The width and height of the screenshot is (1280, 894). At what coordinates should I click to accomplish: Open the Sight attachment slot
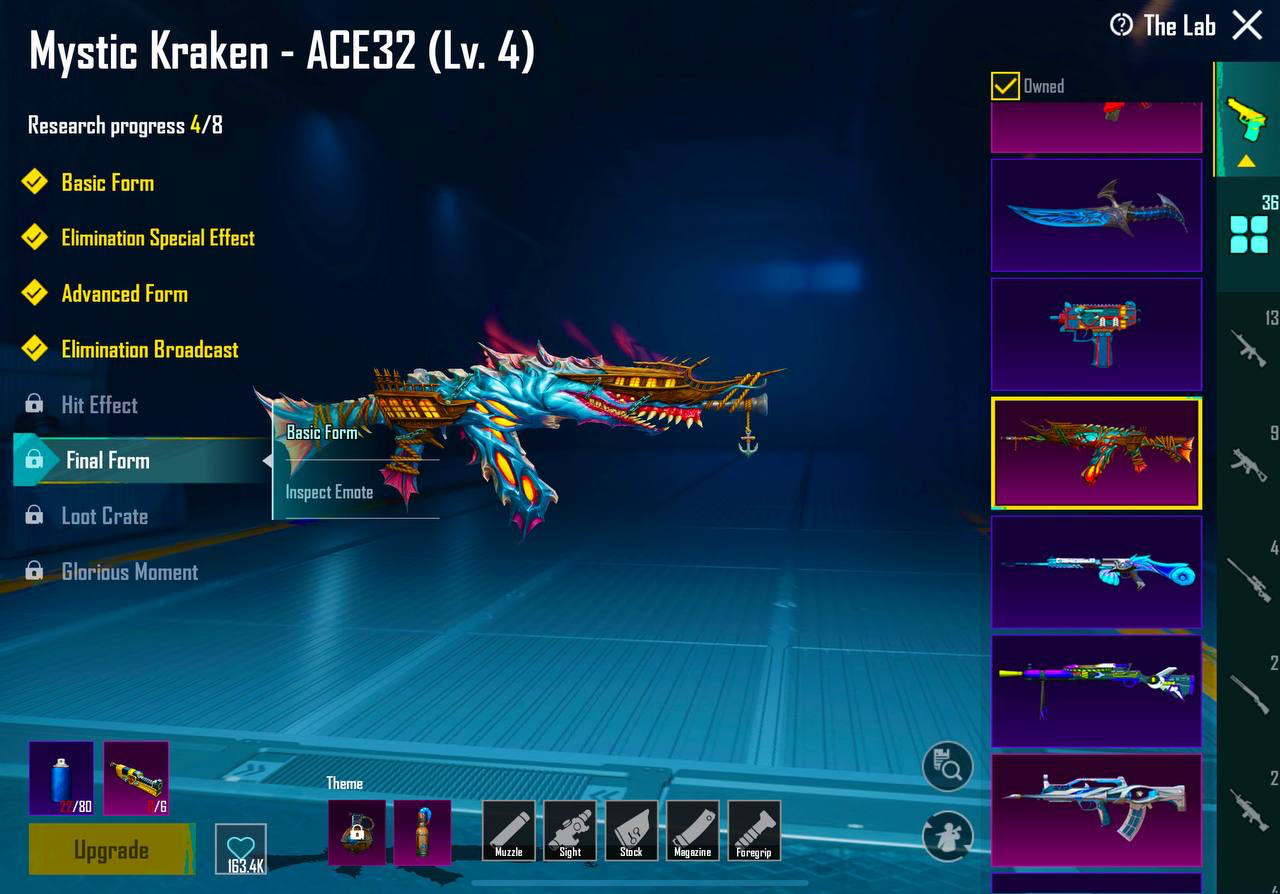(x=570, y=830)
